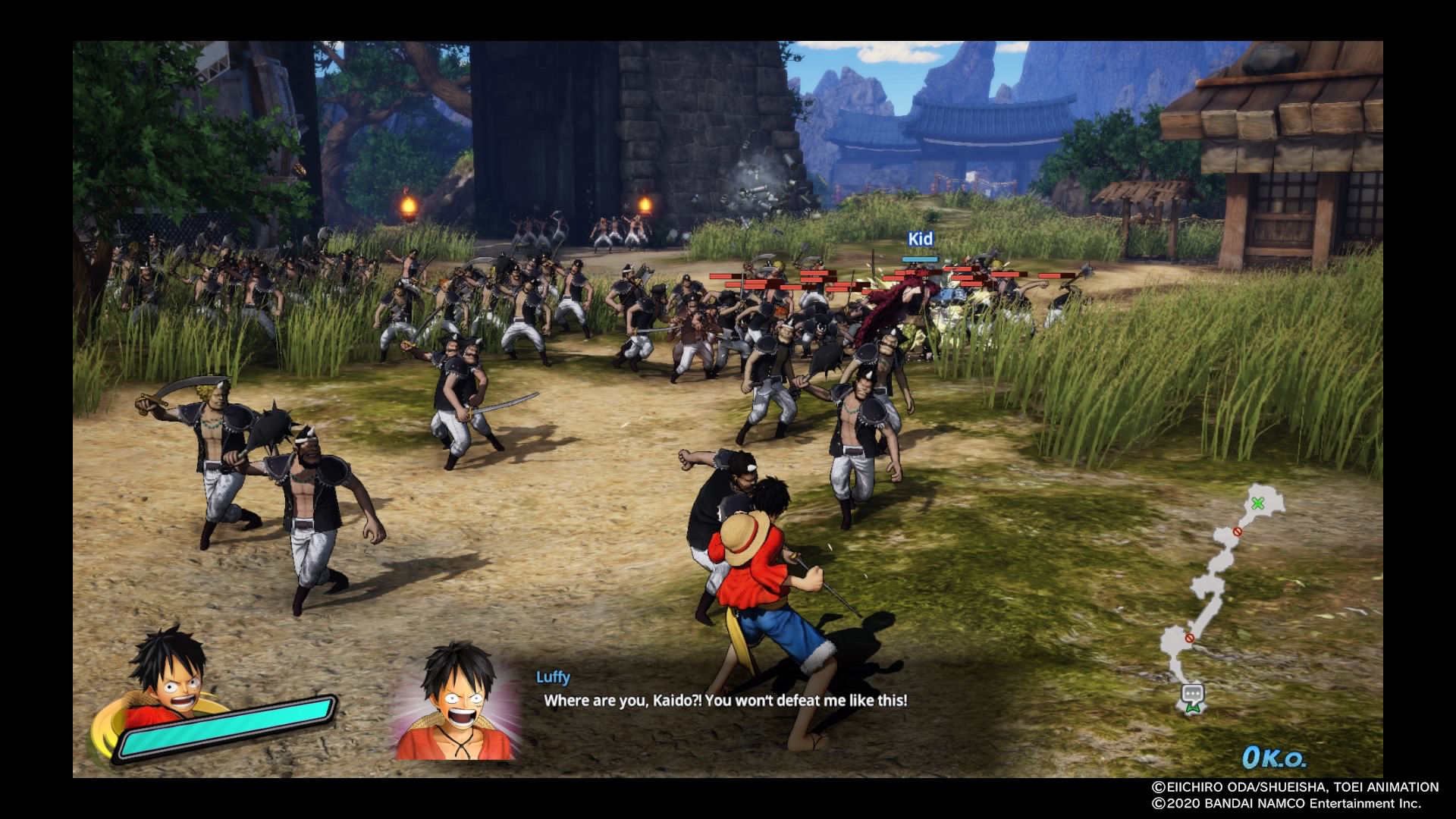
Task: Select the green player arrow on the minimap
Action: 1193,708
